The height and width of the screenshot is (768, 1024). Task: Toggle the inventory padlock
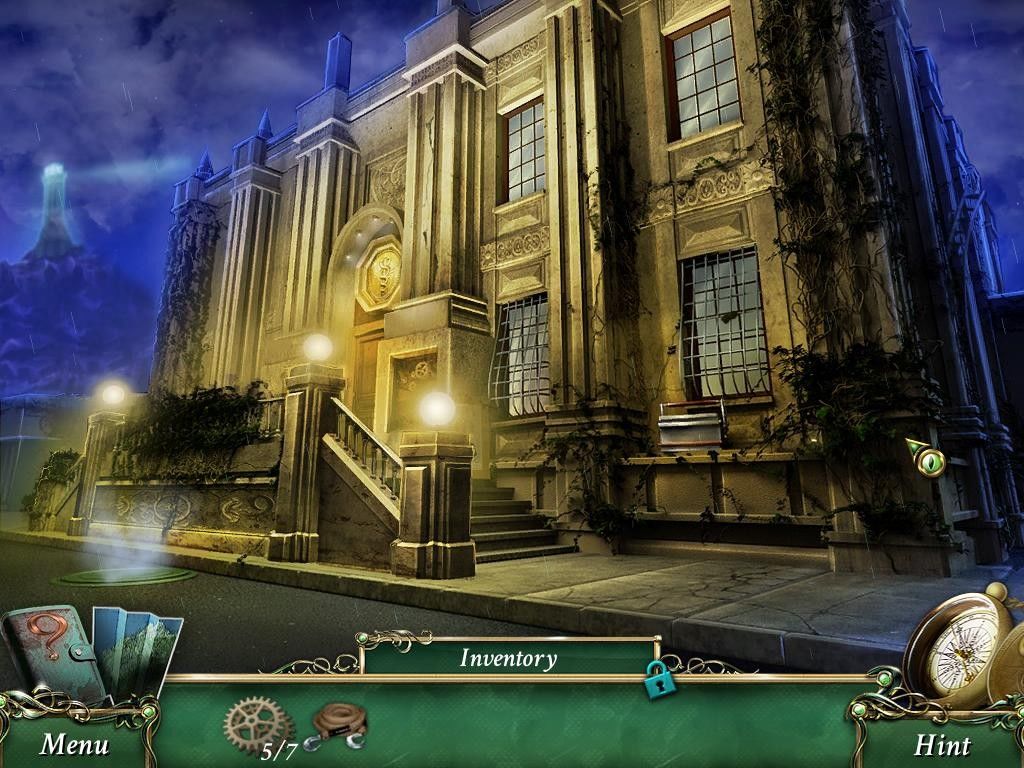(x=659, y=680)
